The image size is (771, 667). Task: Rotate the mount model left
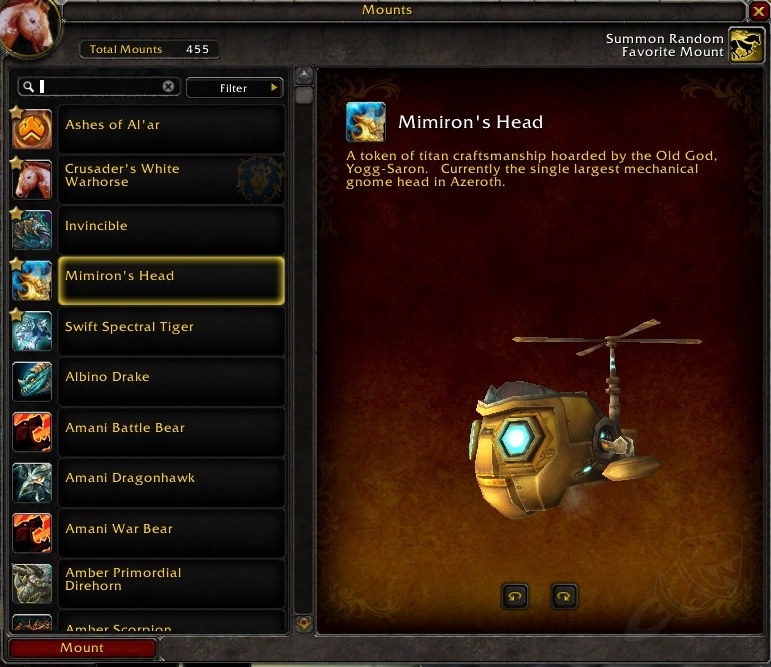coord(515,597)
